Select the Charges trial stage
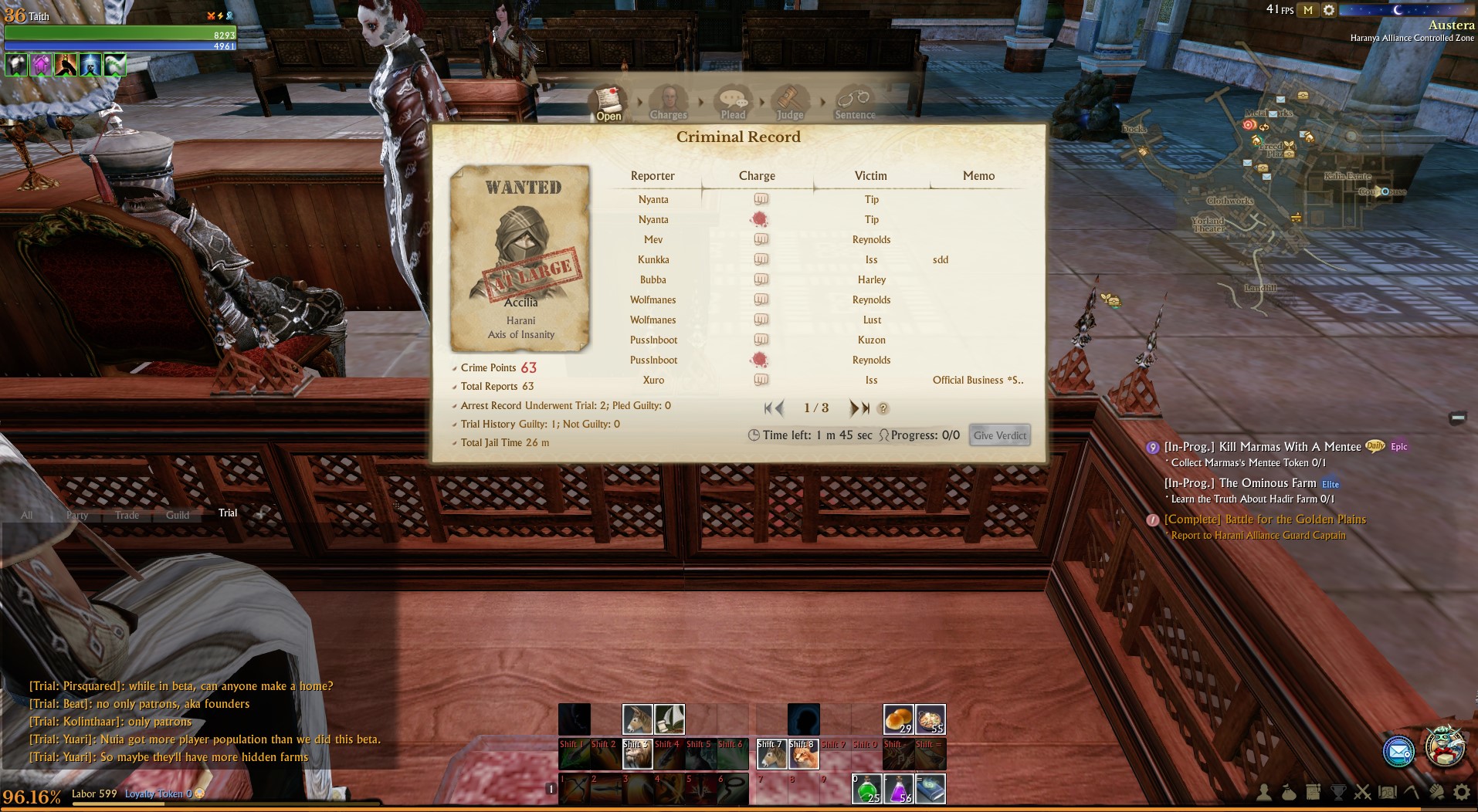The image size is (1478, 812). (668, 104)
